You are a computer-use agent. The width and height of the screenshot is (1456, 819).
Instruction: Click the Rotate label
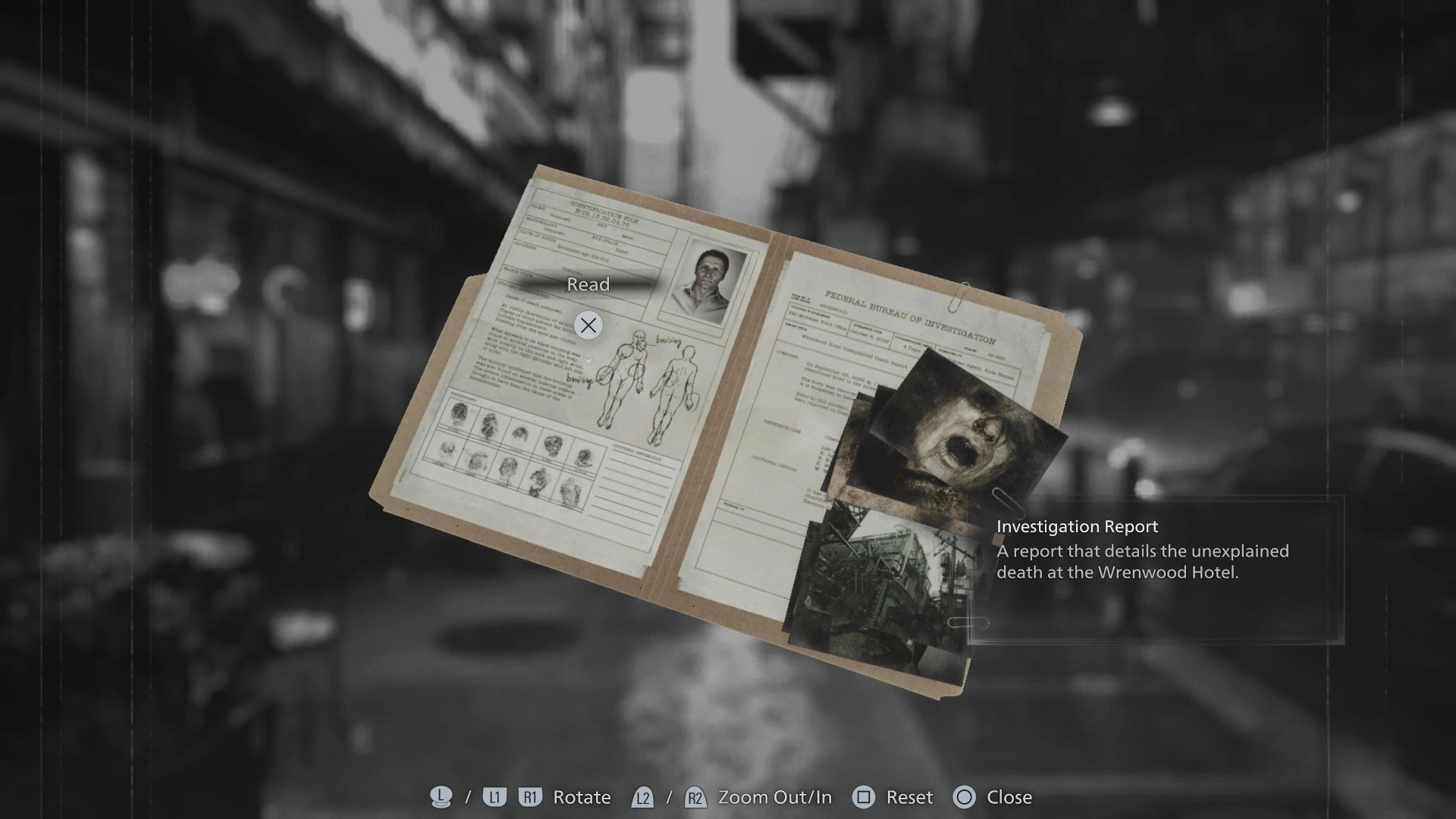[582, 797]
